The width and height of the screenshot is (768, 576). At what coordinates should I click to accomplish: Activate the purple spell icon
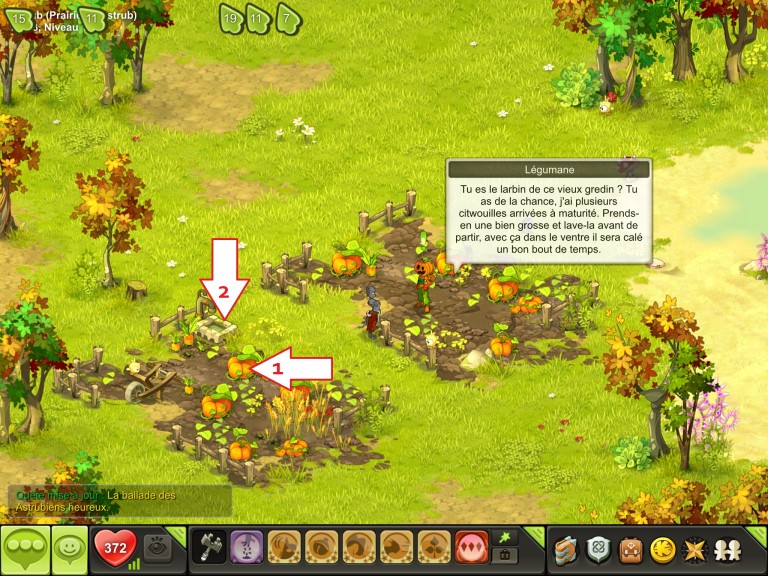[247, 548]
